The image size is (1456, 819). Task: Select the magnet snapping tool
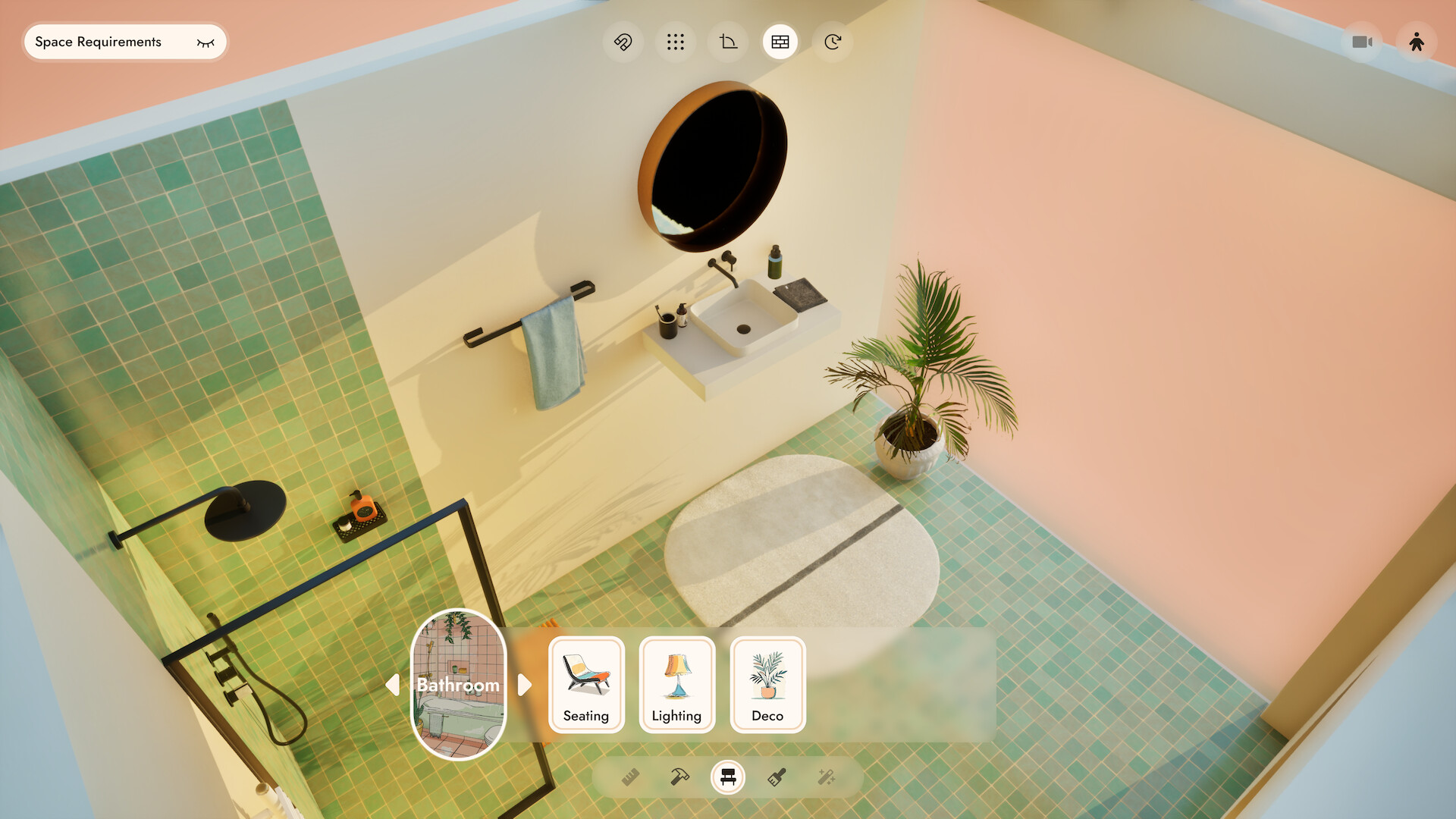pyautogui.click(x=623, y=42)
